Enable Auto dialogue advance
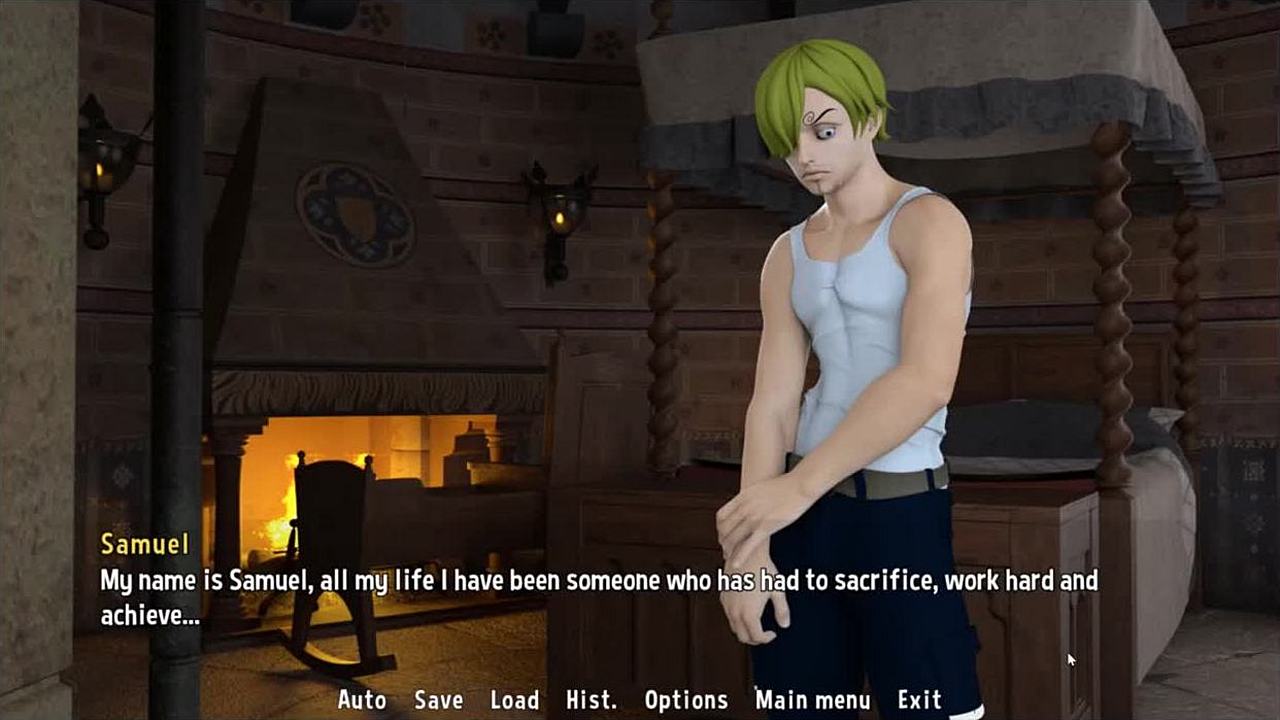The height and width of the screenshot is (720, 1280). tap(362, 700)
